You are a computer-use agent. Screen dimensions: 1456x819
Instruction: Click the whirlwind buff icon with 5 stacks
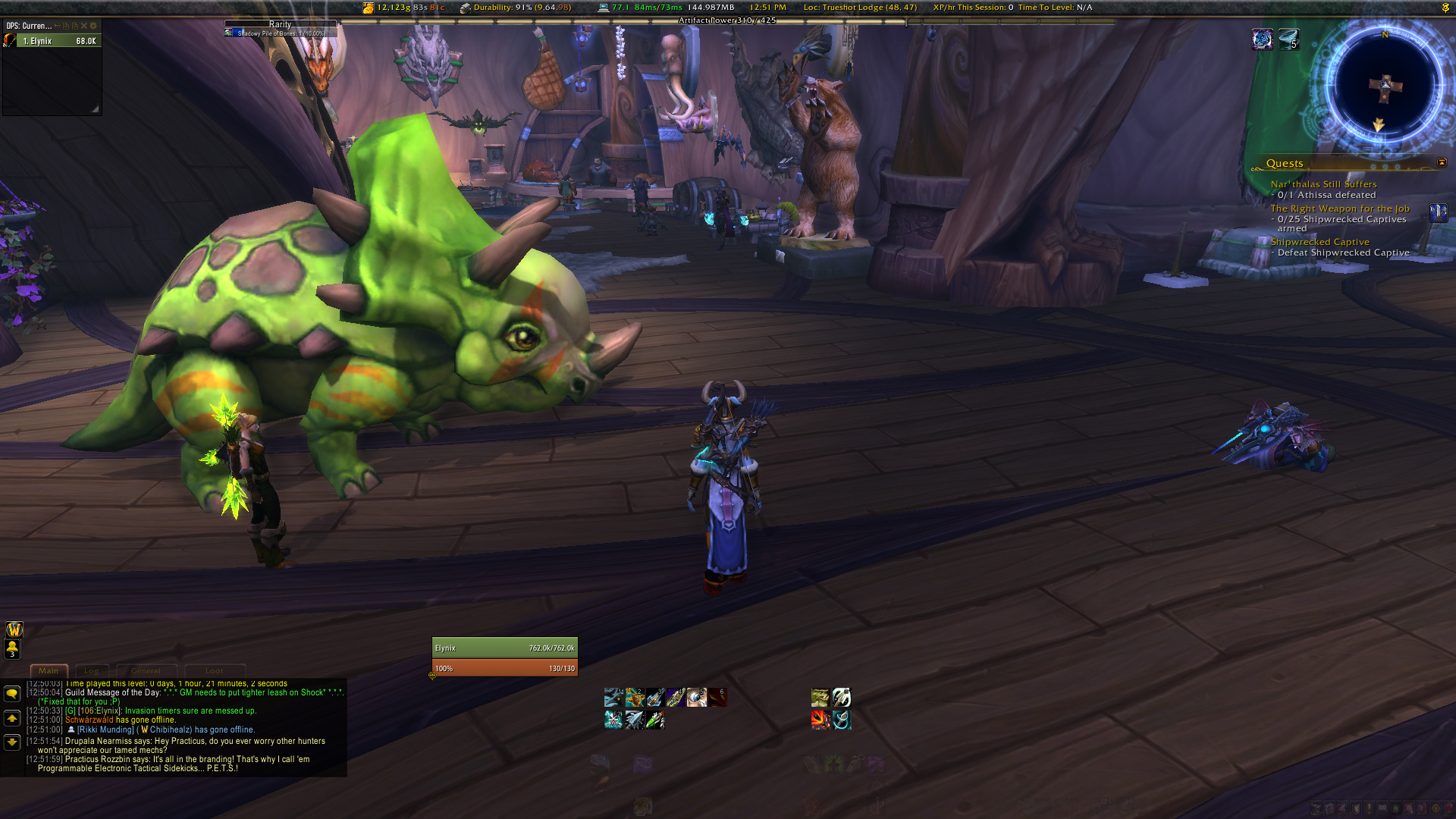1288,39
